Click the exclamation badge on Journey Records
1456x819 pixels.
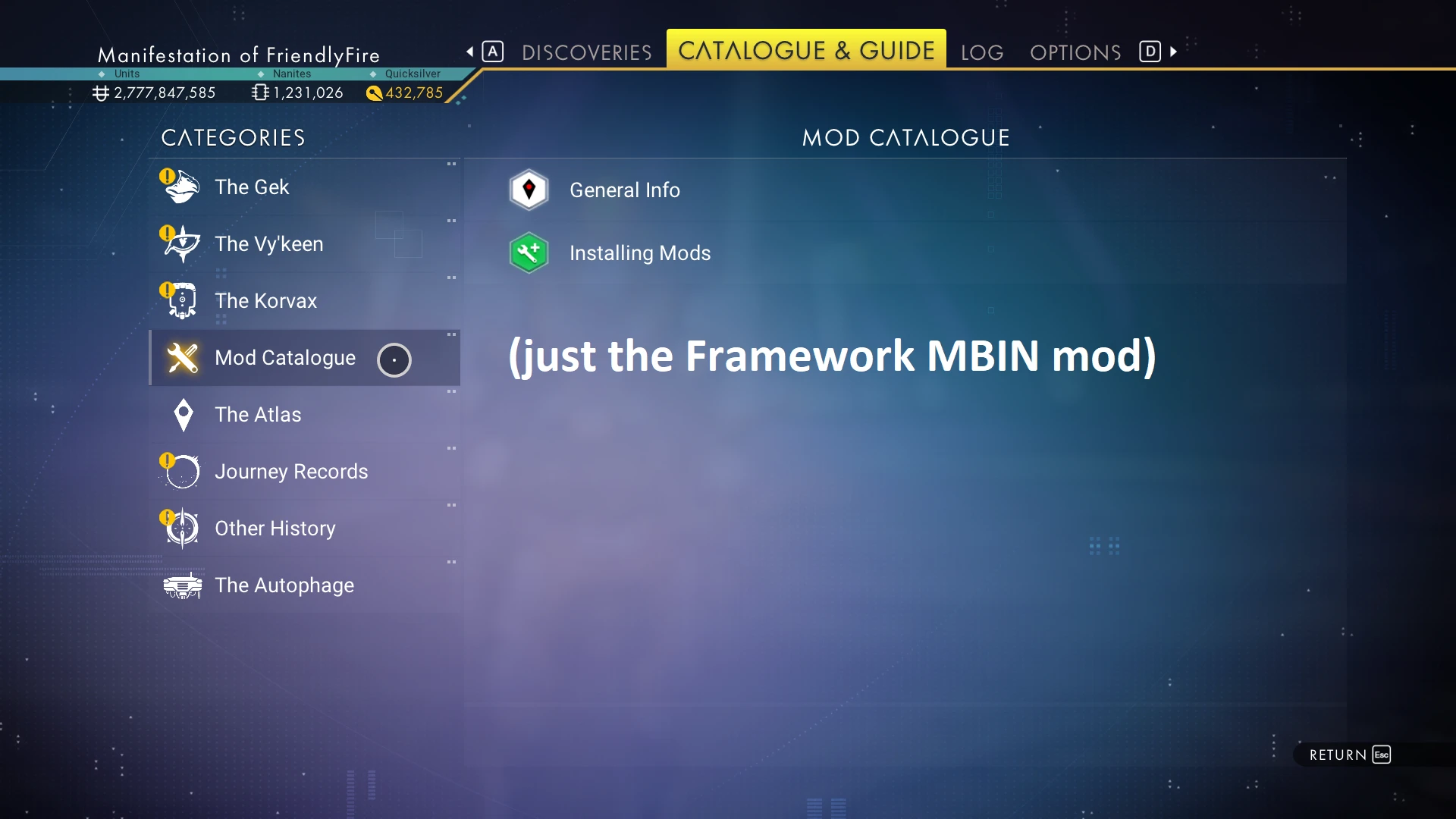pos(167,460)
